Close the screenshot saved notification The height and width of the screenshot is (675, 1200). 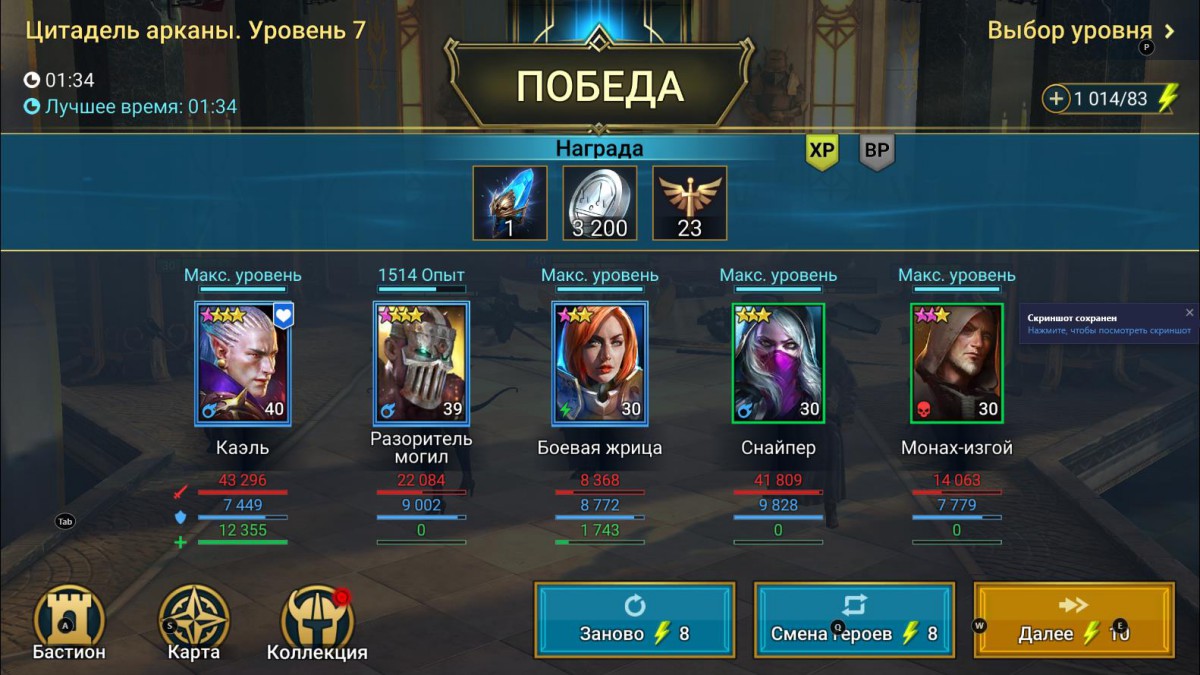pyautogui.click(x=1189, y=313)
